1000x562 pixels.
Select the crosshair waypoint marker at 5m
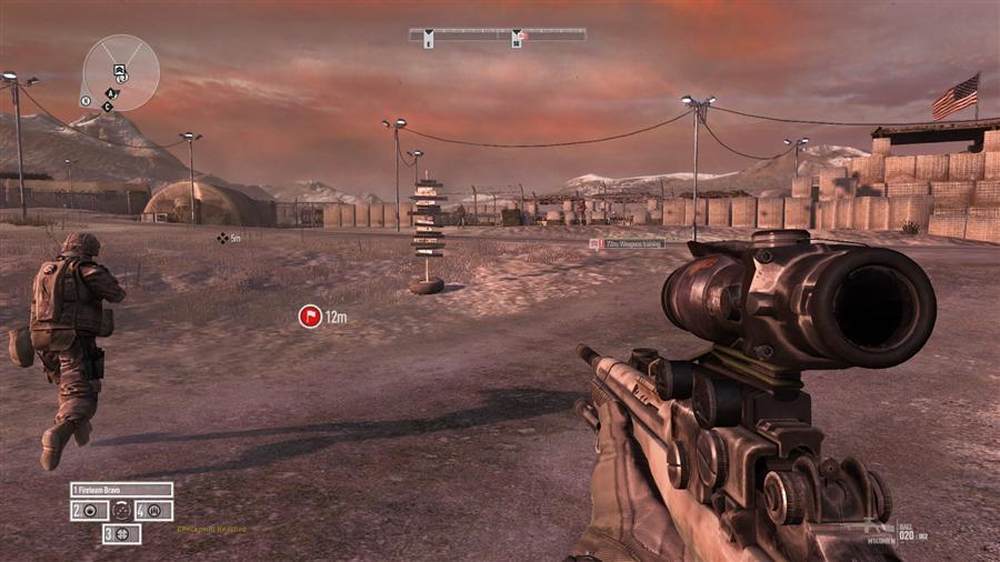(222, 238)
